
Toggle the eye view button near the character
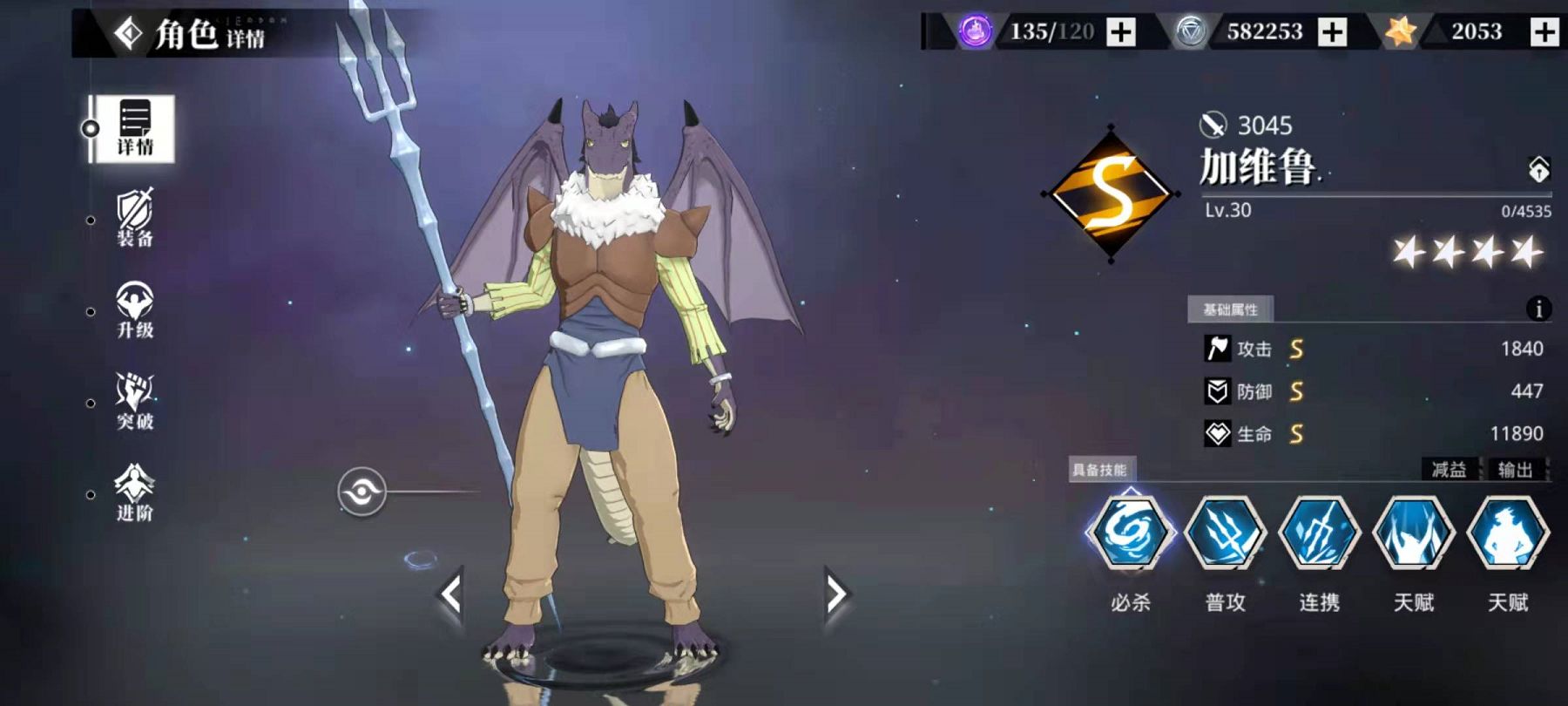point(362,492)
